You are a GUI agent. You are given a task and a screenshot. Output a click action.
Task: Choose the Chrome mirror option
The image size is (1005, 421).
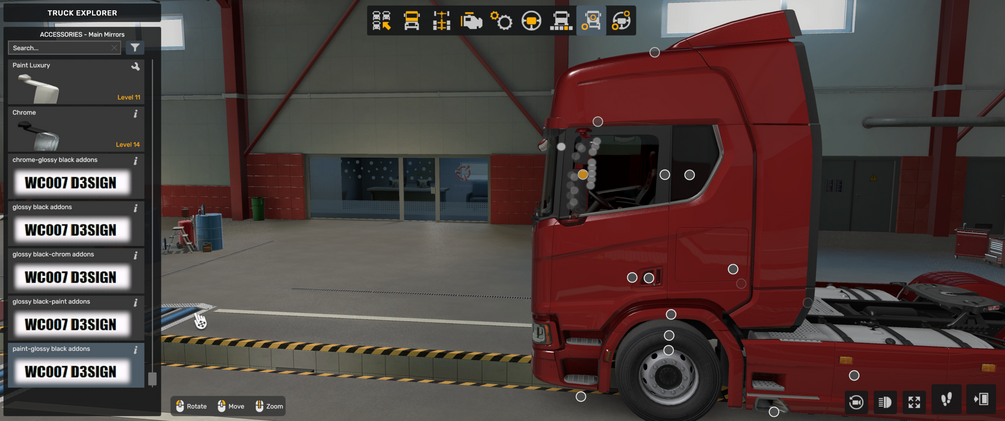[x=76, y=129]
